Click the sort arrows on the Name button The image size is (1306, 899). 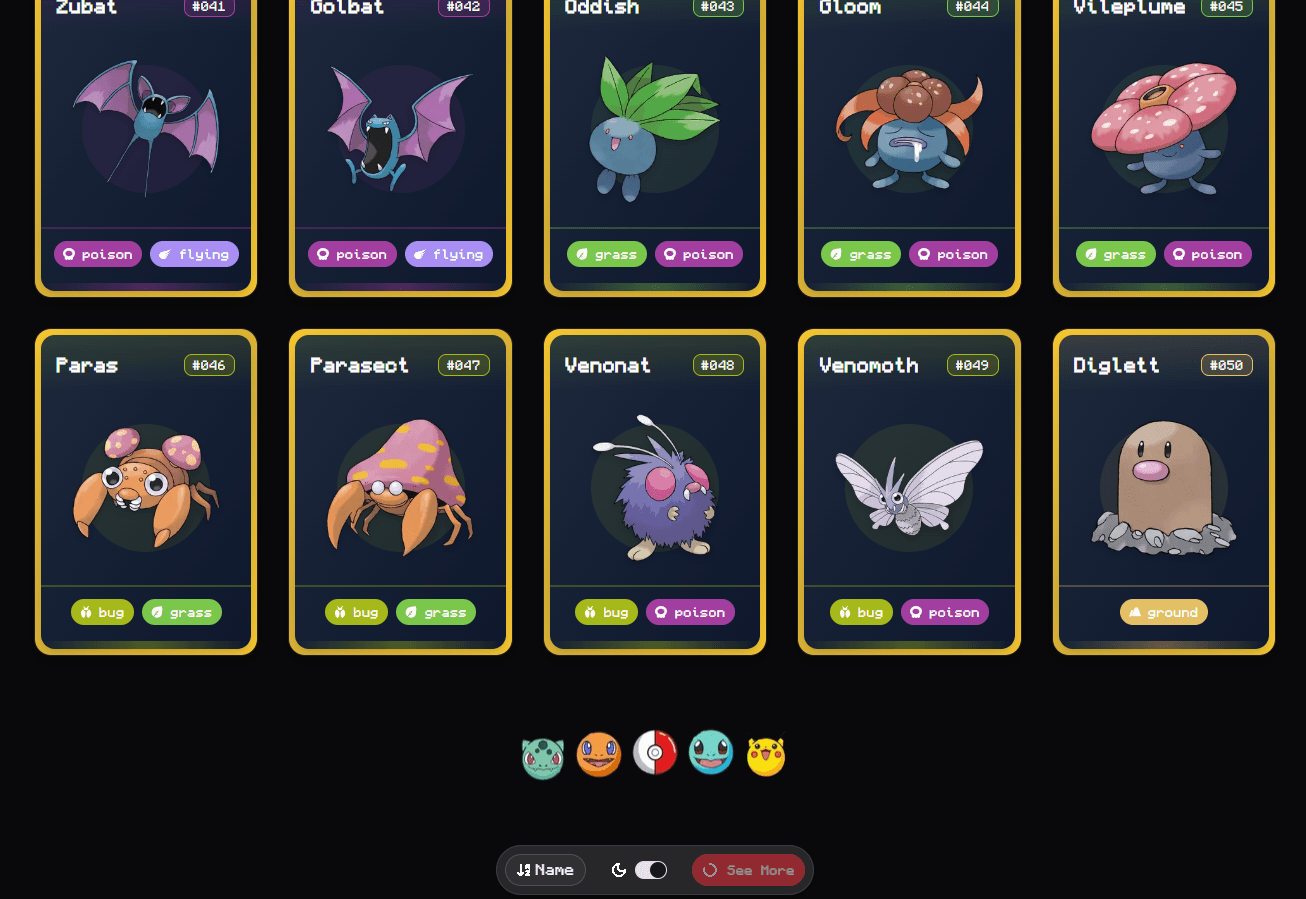click(x=524, y=870)
